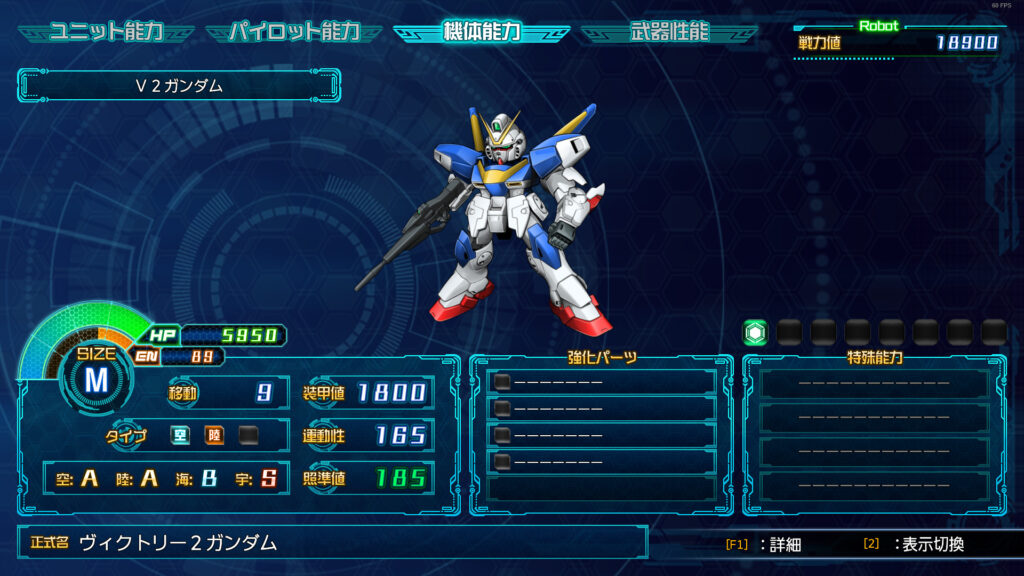Select the 機体能力 tab
Screen dimensions: 1024x576
coord(481,31)
